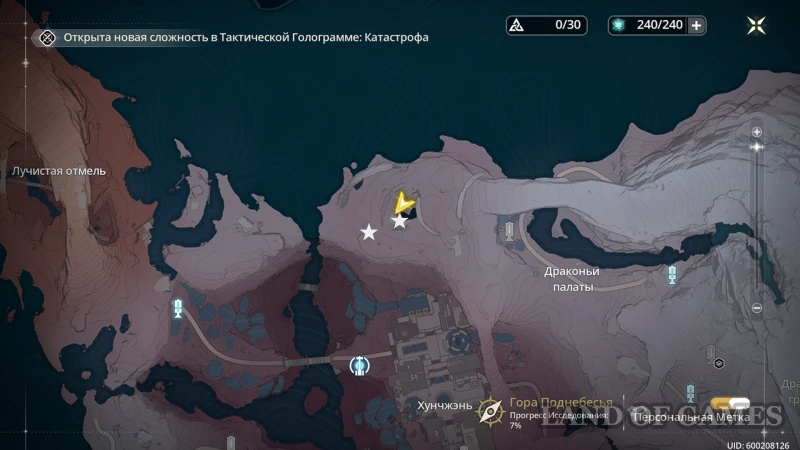Viewport: 800px width, 450px height.
Task: Select the small hexagon marker on the map
Action: click(x=718, y=362)
